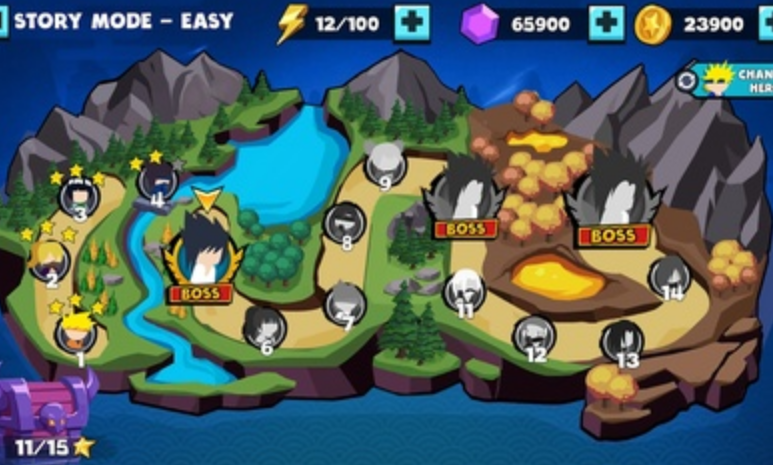Choose the level 14 node
This screenshot has width=773, height=465.
pyautogui.click(x=670, y=276)
